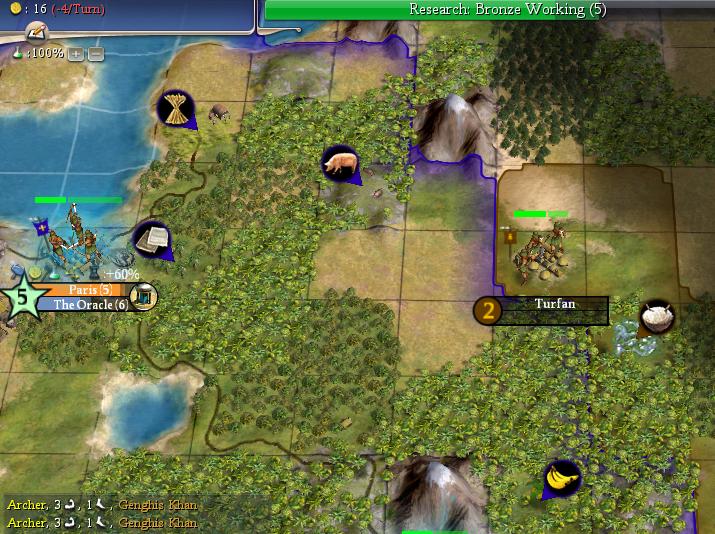Click the pig resource marker
The width and height of the screenshot is (715, 534).
[340, 163]
